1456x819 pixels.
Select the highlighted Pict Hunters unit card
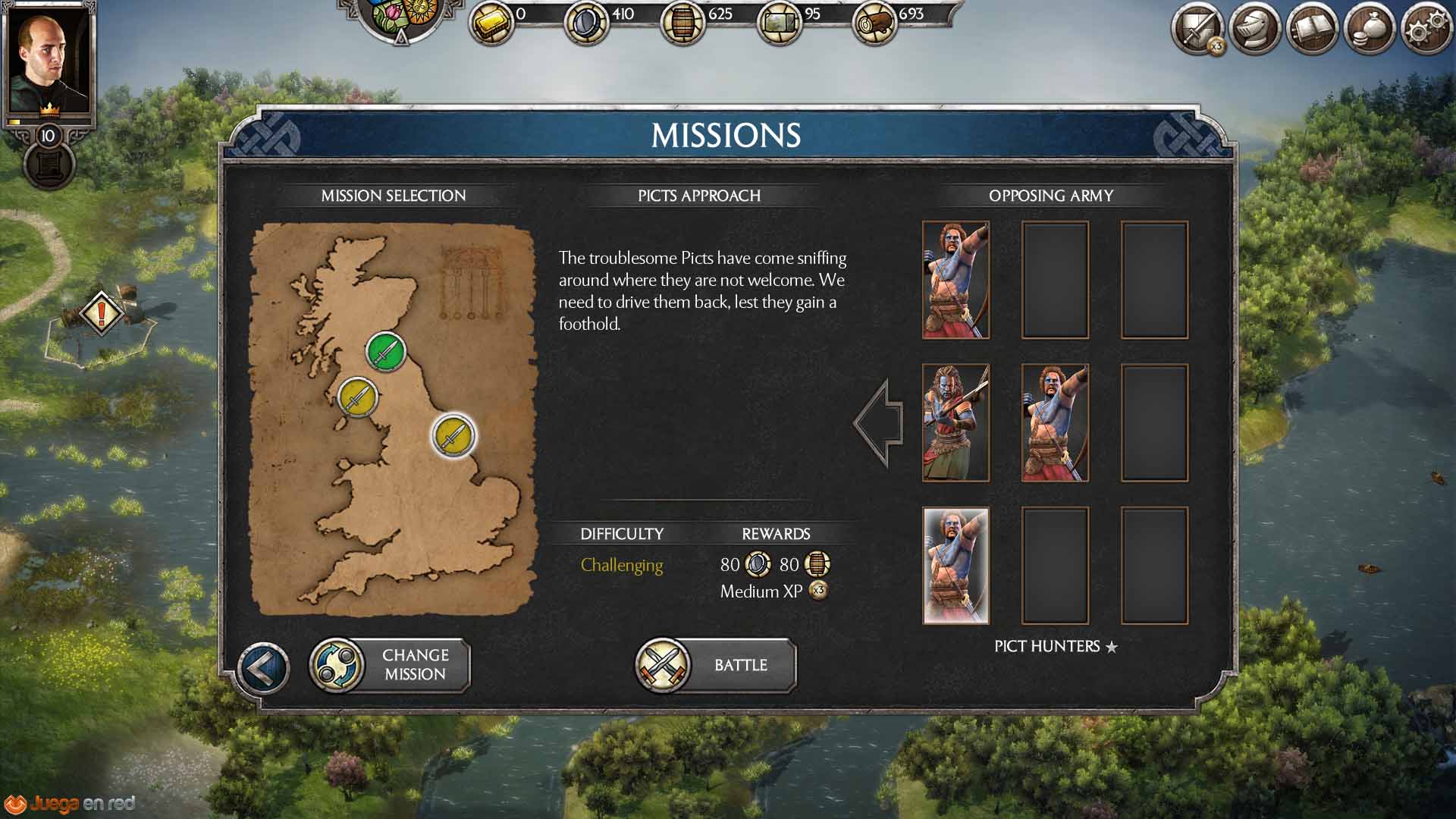[x=955, y=566]
